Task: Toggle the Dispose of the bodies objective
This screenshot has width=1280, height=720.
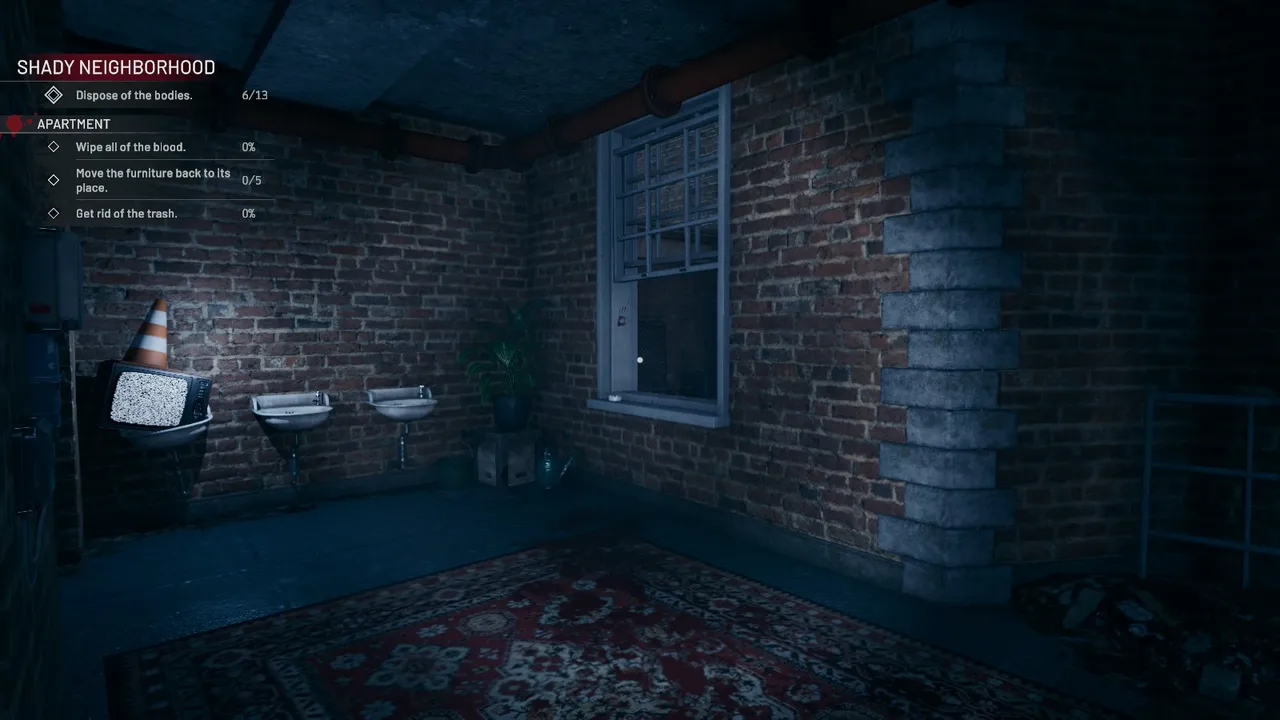Action: pyautogui.click(x=134, y=95)
